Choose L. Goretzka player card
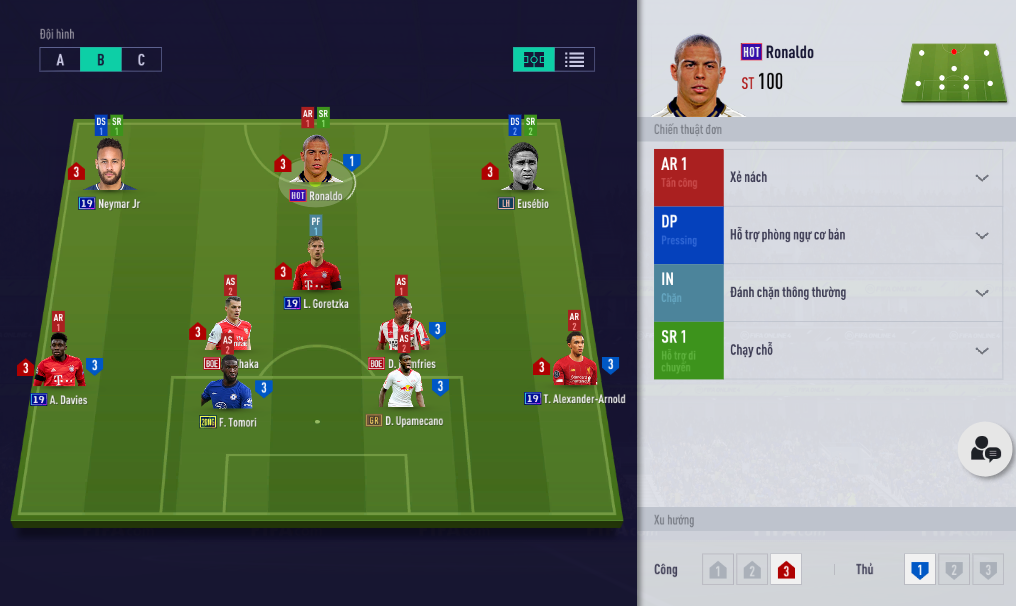The image size is (1016, 606). [316, 268]
